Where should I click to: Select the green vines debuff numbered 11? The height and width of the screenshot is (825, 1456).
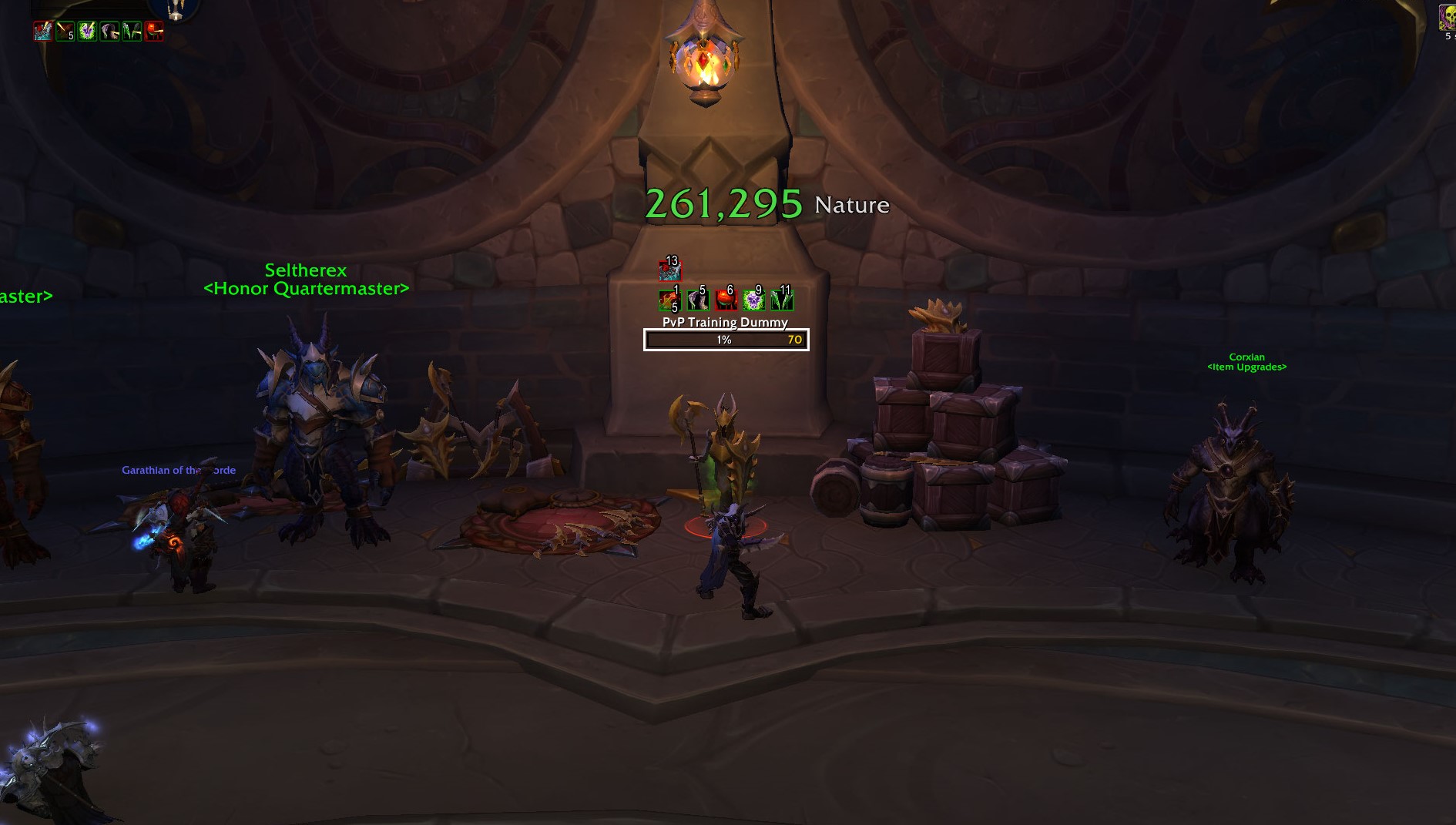[x=781, y=301]
